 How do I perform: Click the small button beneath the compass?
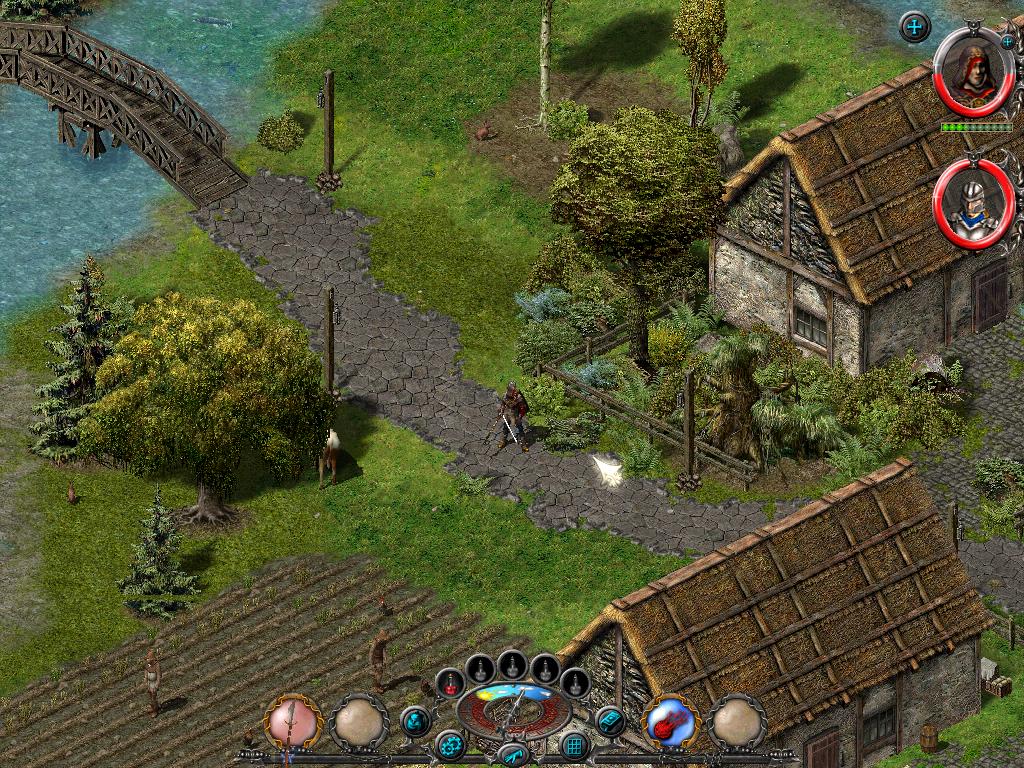[513, 755]
